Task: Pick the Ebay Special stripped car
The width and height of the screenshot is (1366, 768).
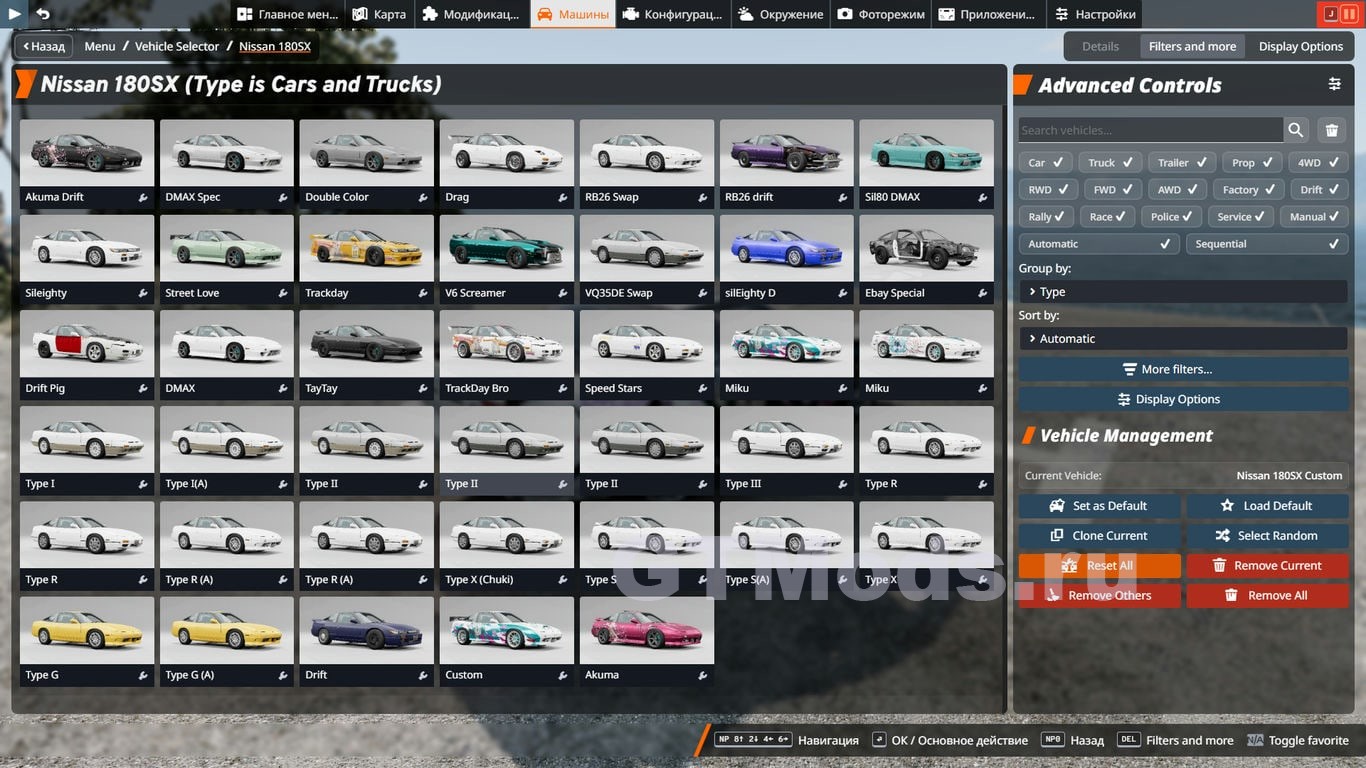Action: pos(926,249)
